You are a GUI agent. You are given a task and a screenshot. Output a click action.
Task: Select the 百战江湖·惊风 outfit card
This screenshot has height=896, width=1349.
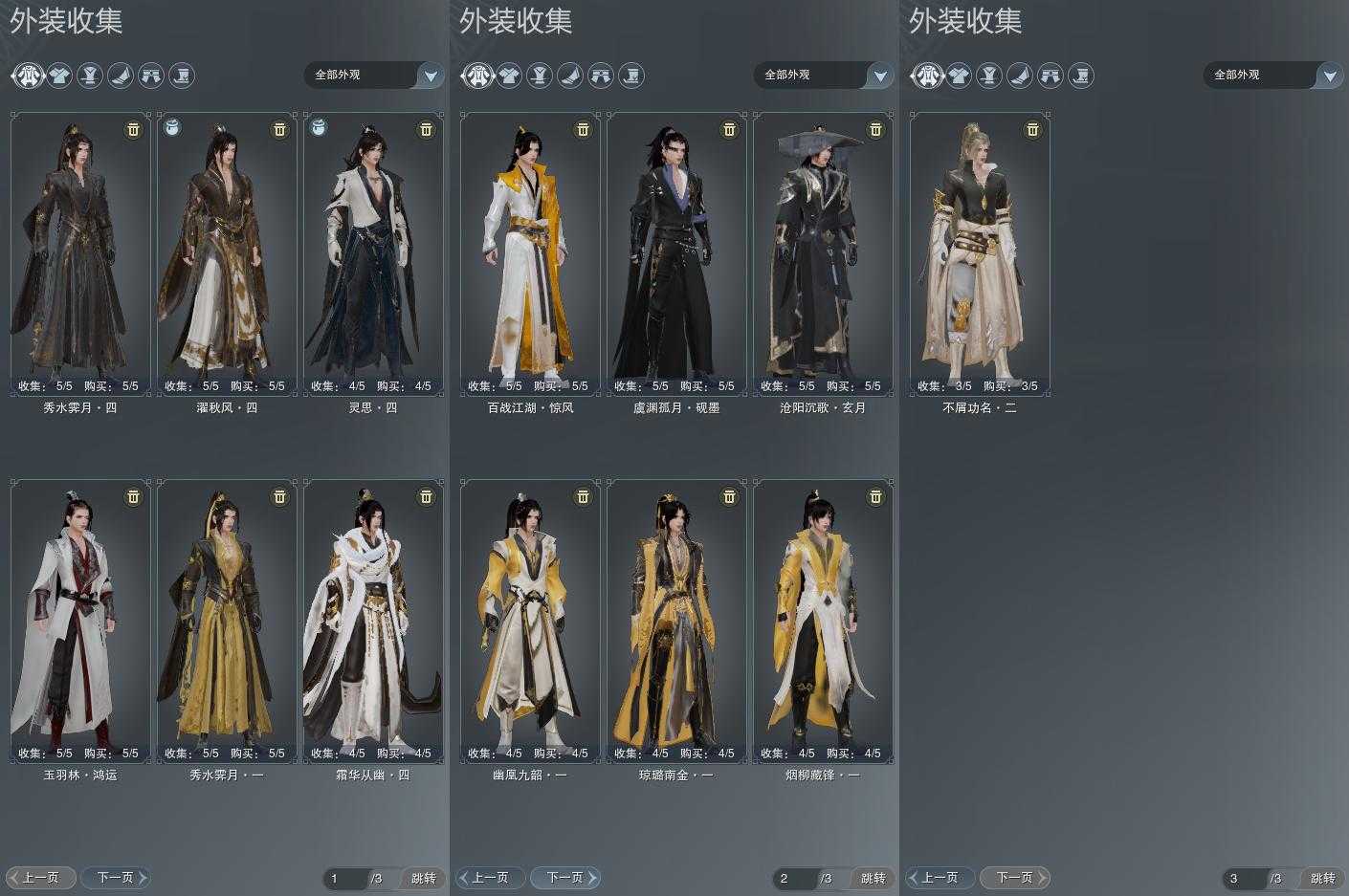530,253
